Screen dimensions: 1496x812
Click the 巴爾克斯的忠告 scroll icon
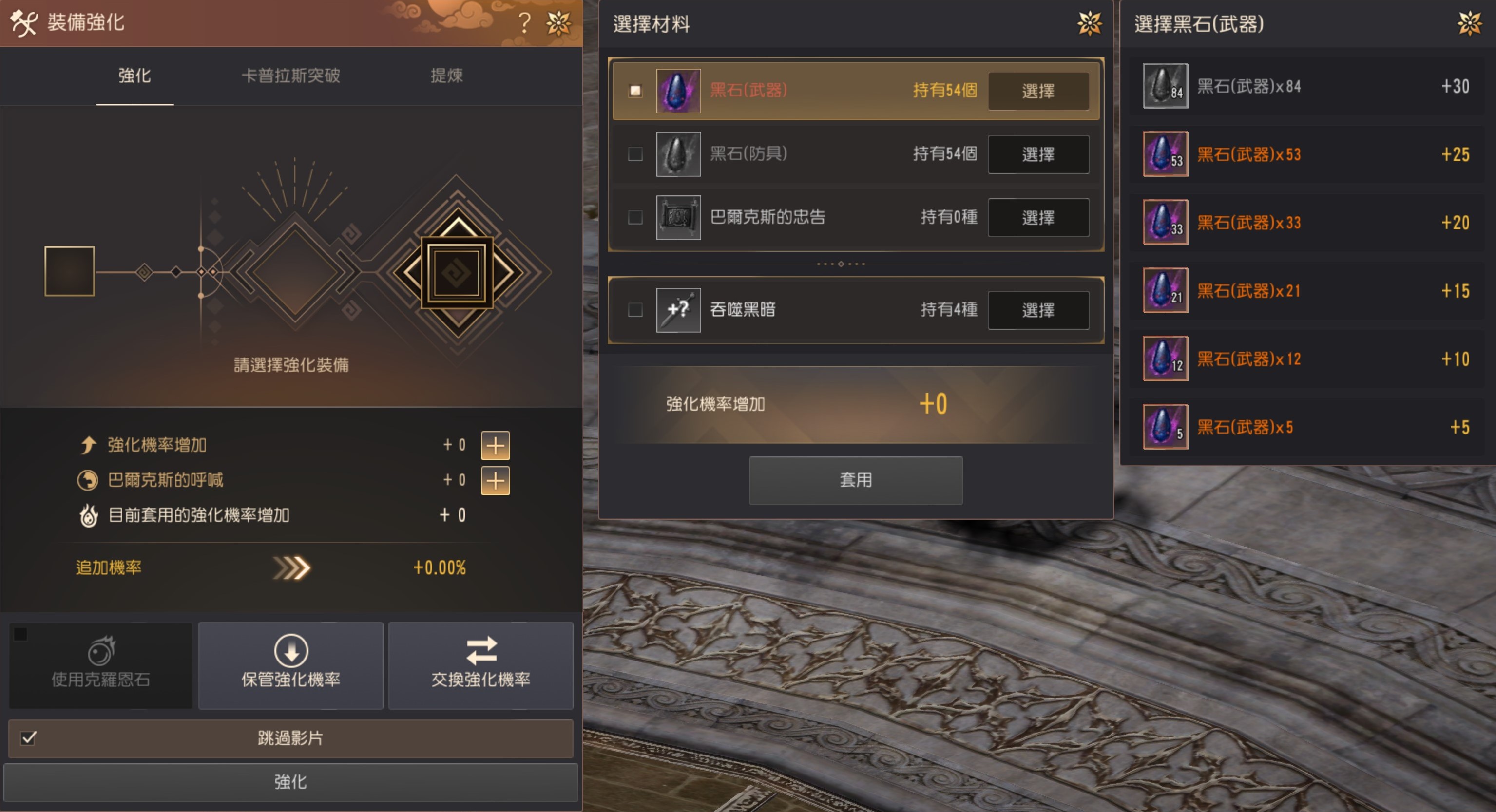[x=678, y=217]
